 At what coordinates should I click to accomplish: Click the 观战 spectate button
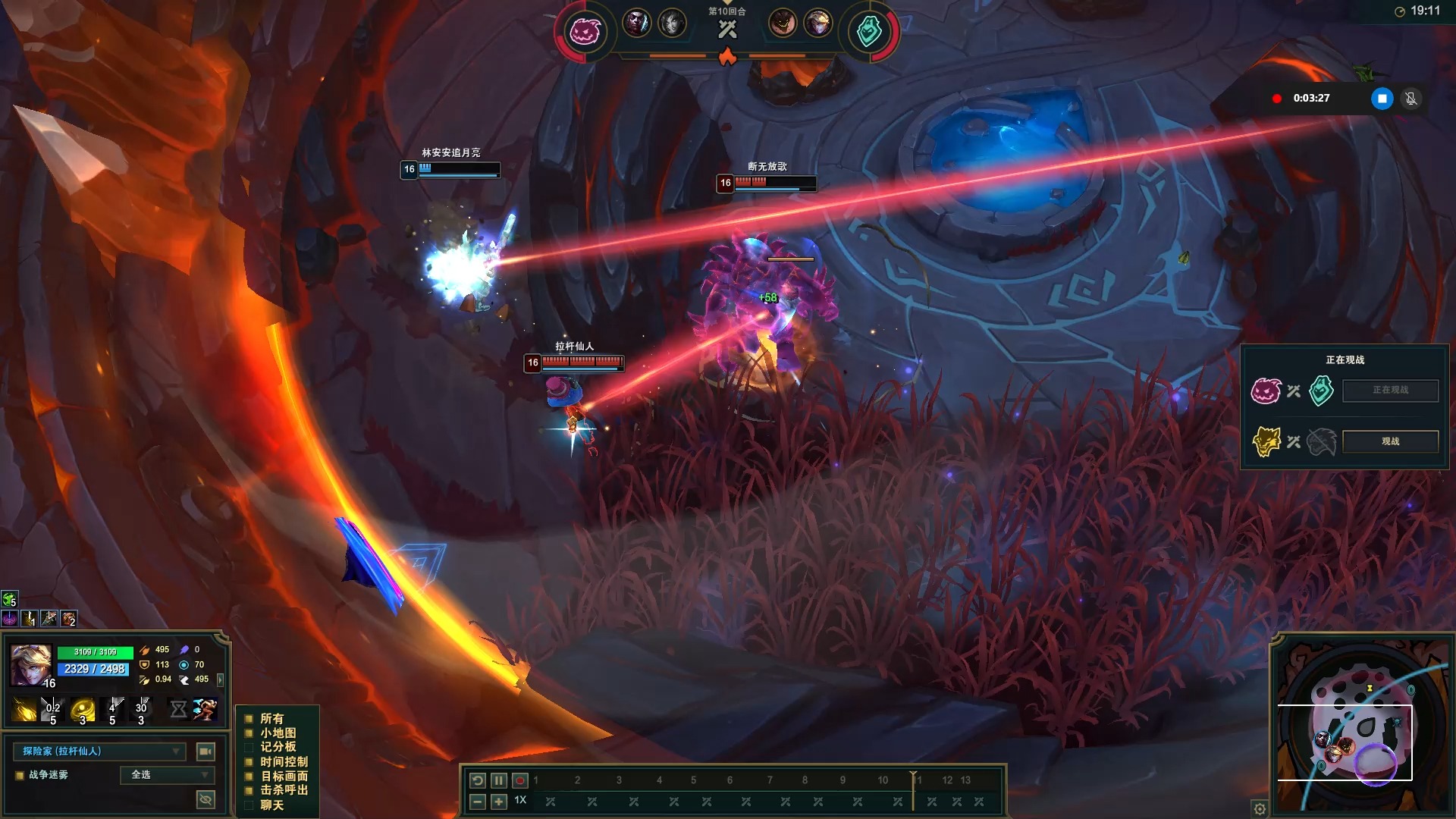(x=1390, y=441)
